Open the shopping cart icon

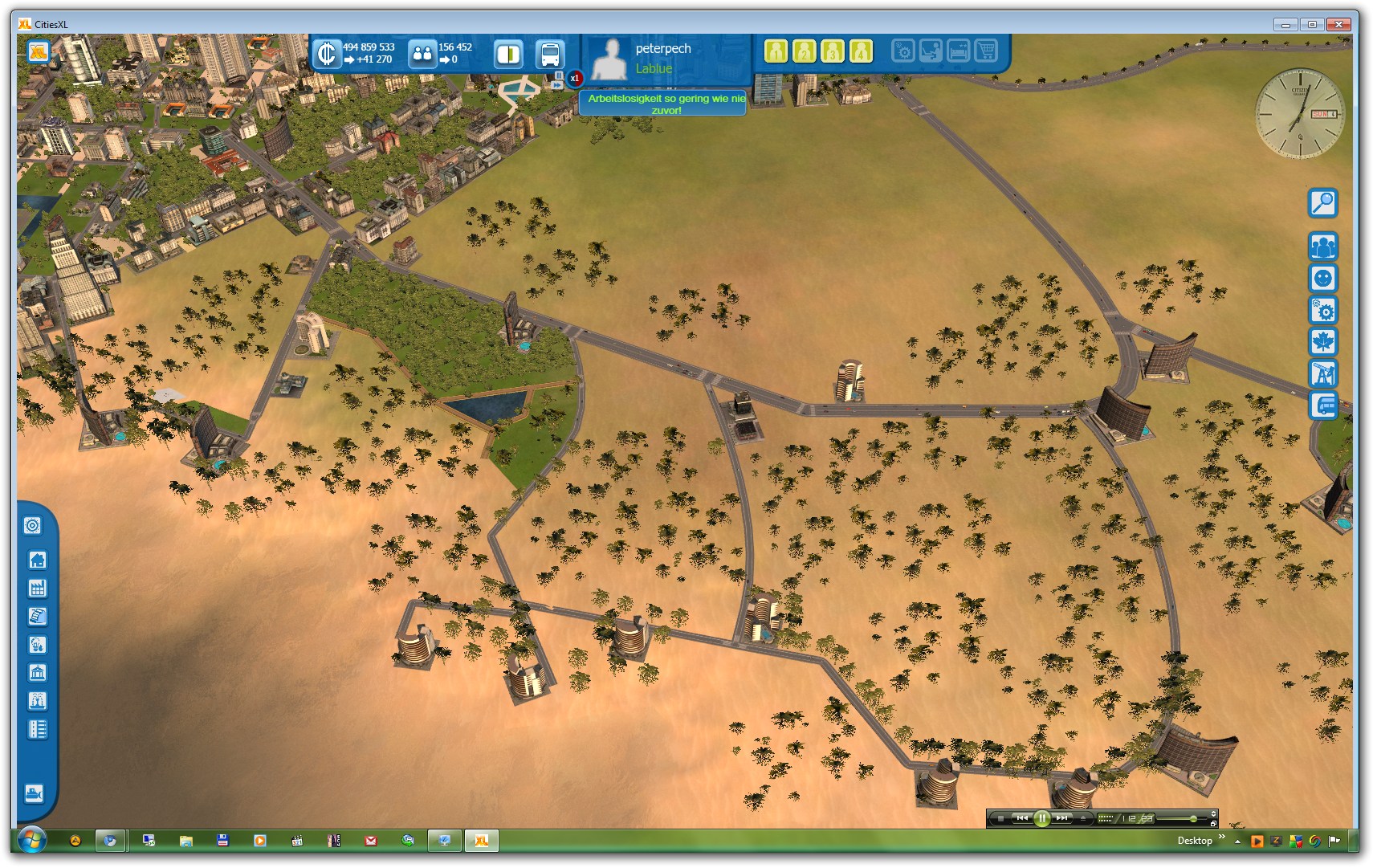pos(986,51)
